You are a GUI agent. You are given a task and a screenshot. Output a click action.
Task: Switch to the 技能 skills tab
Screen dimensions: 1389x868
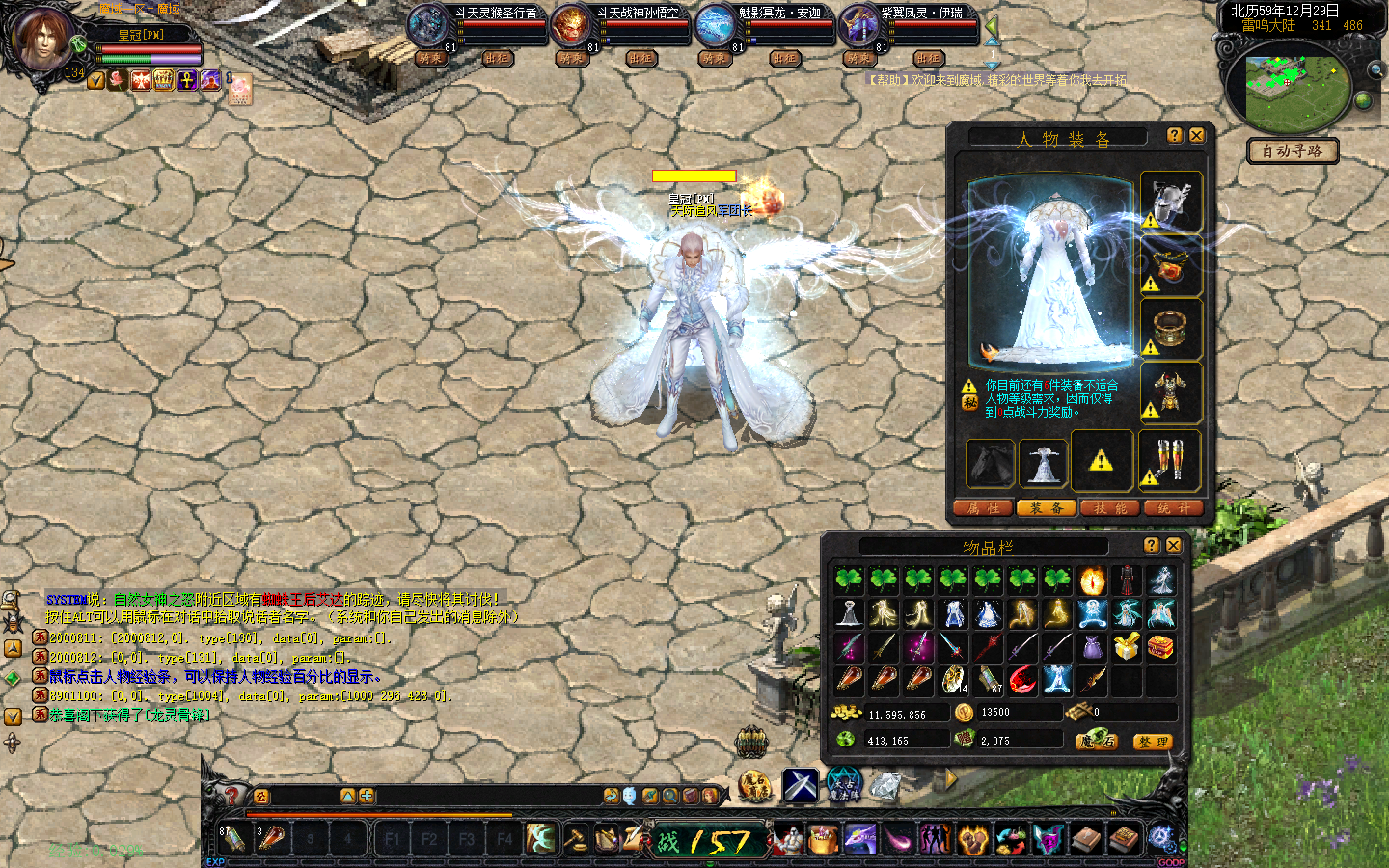point(1109,508)
